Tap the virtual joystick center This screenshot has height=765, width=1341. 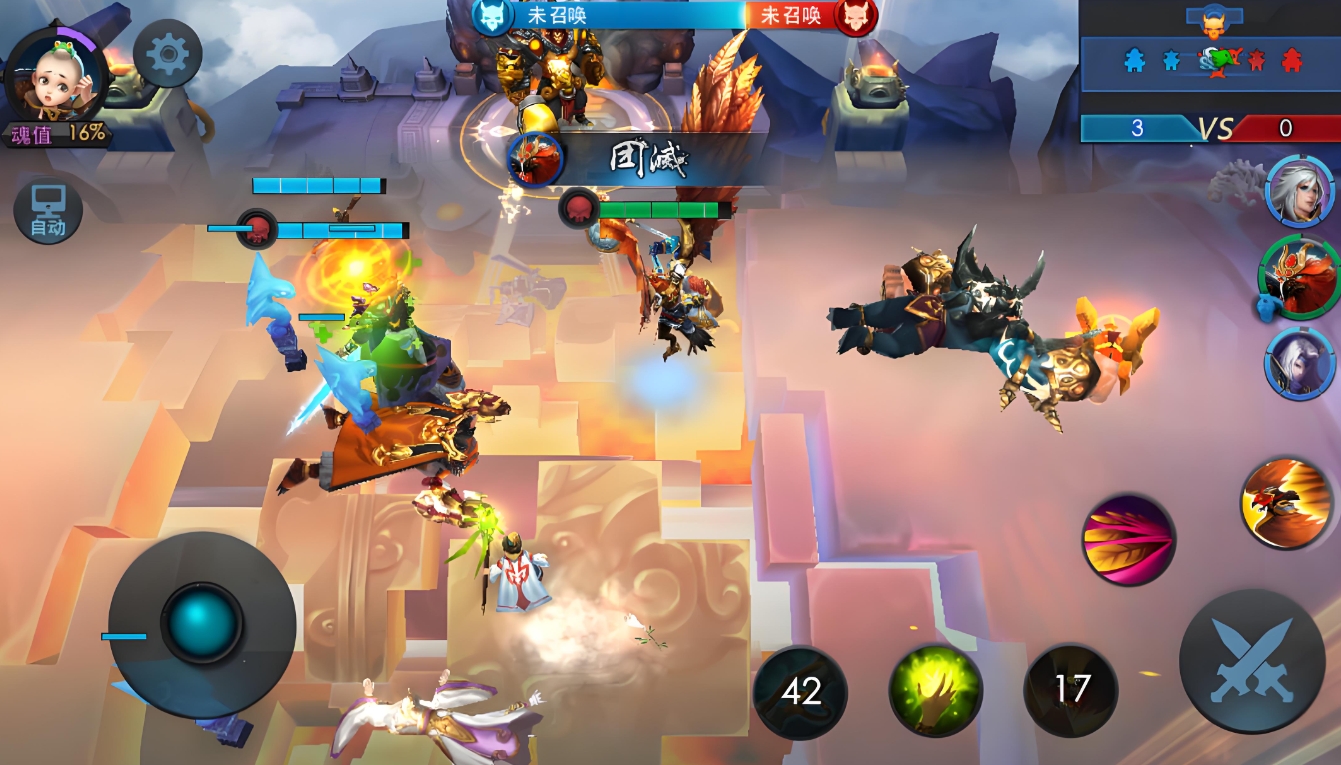[x=202, y=624]
